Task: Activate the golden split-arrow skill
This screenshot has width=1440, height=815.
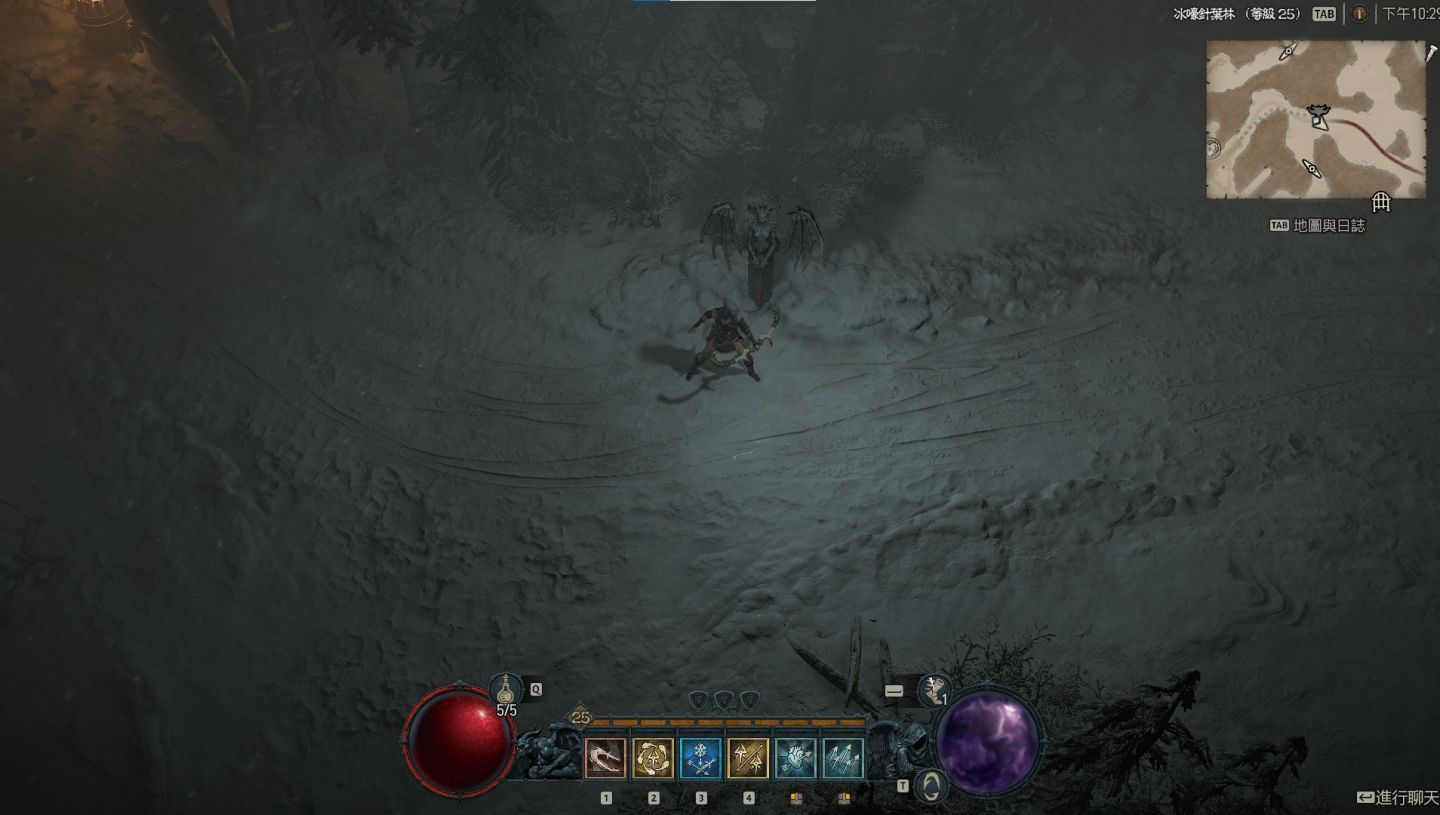Action: pyautogui.click(x=748, y=758)
